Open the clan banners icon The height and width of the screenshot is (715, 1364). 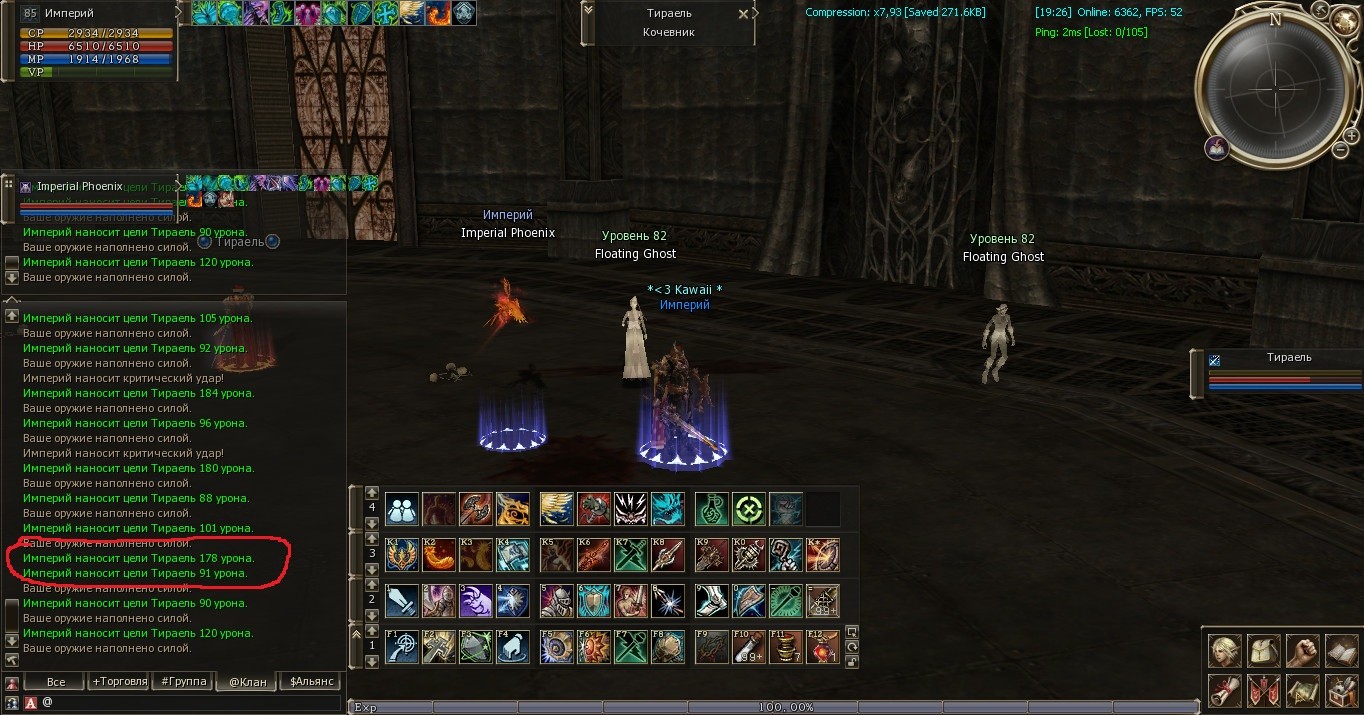point(1263,690)
